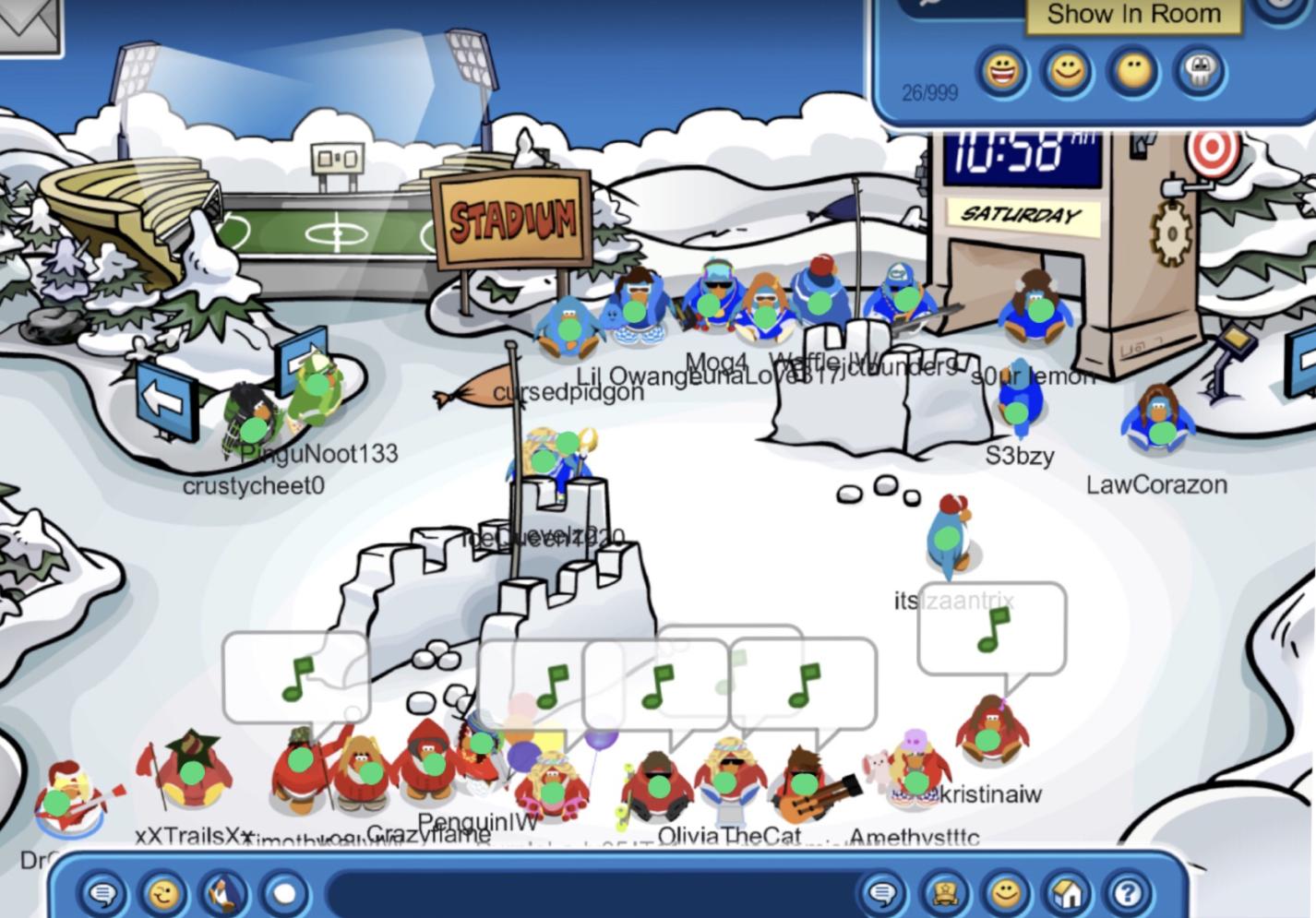Pick the white ghost status icon
Image resolution: width=1316 pixels, height=918 pixels.
coord(1201,71)
